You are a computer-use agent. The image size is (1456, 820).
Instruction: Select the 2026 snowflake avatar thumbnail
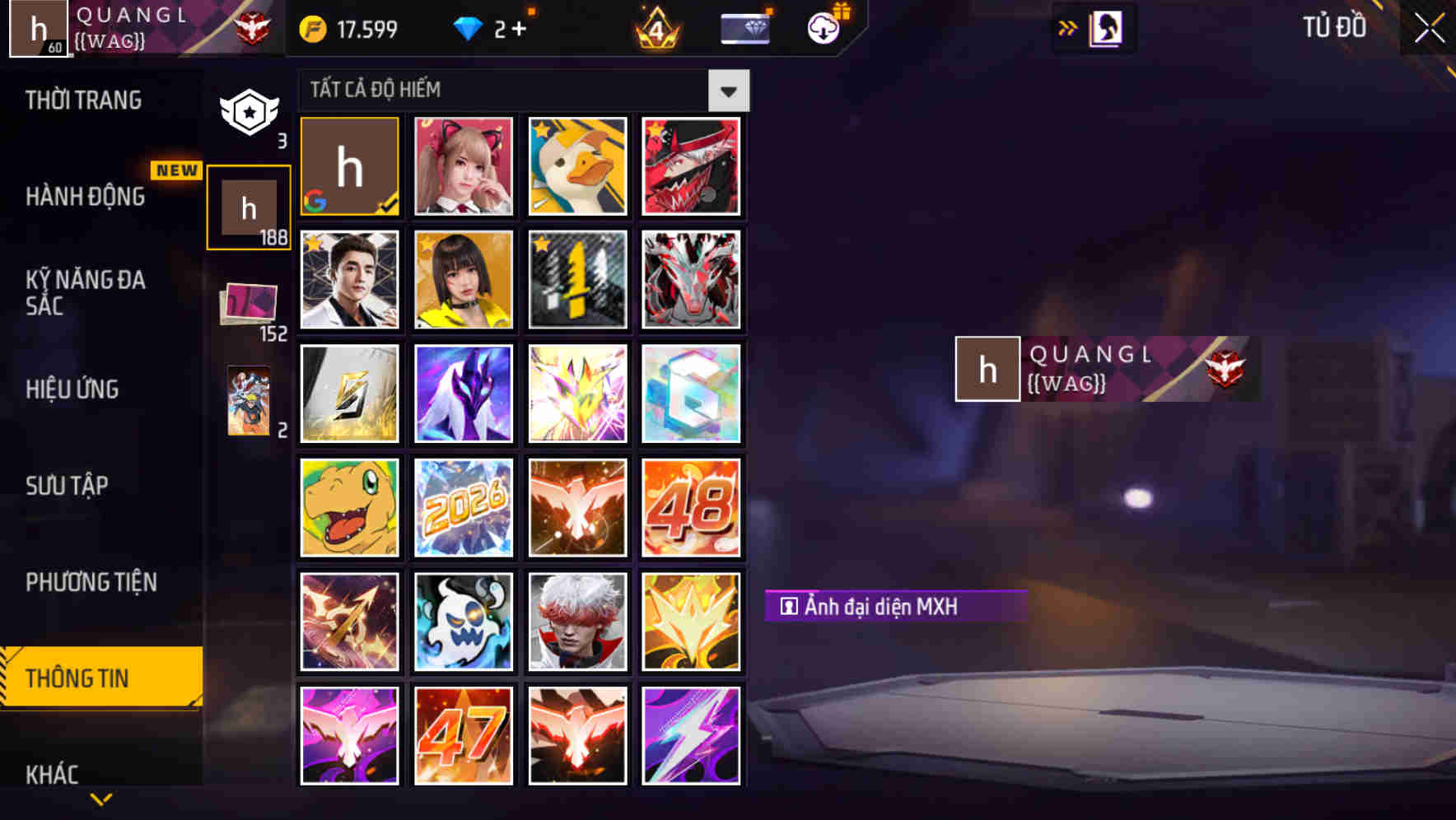coord(463,507)
